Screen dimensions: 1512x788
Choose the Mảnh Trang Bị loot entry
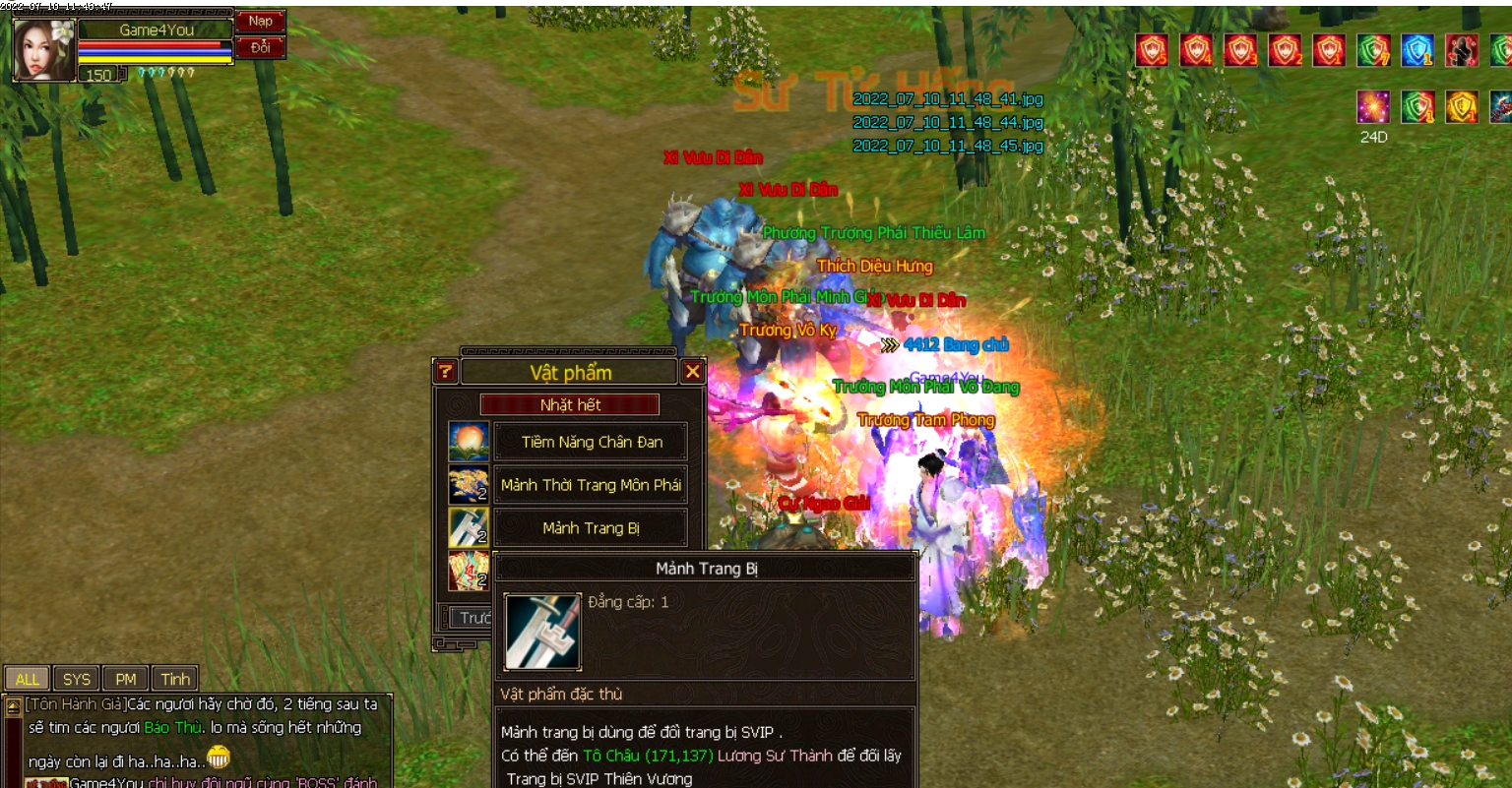point(591,528)
